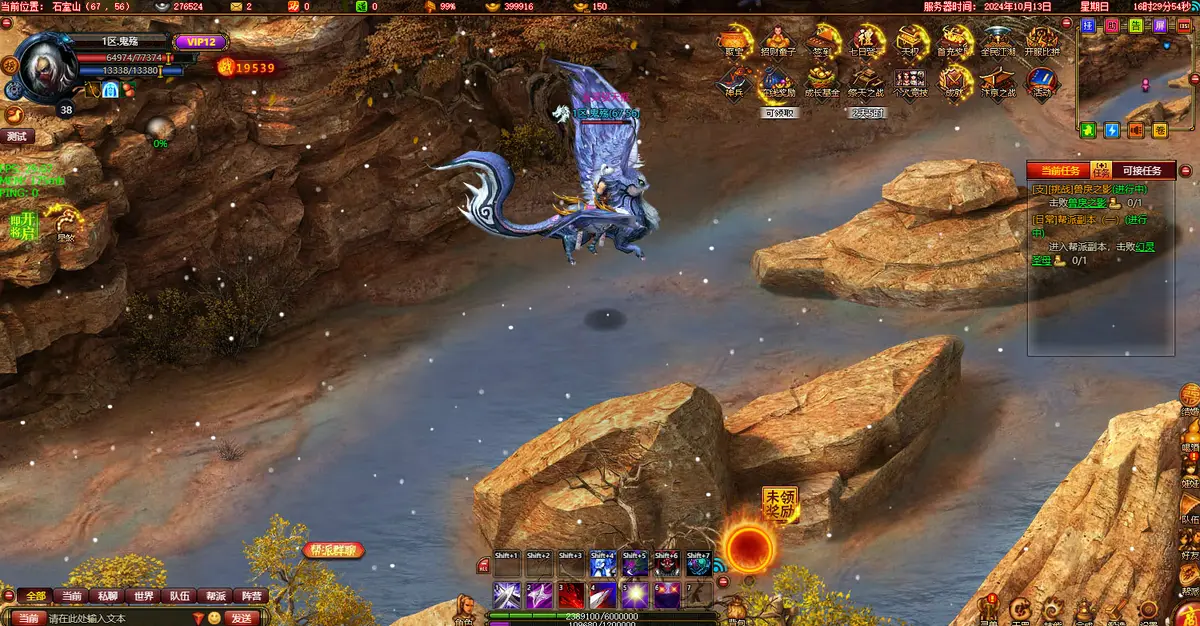
Task: Claim the 在线奖励 online reward
Action: pyautogui.click(x=779, y=80)
